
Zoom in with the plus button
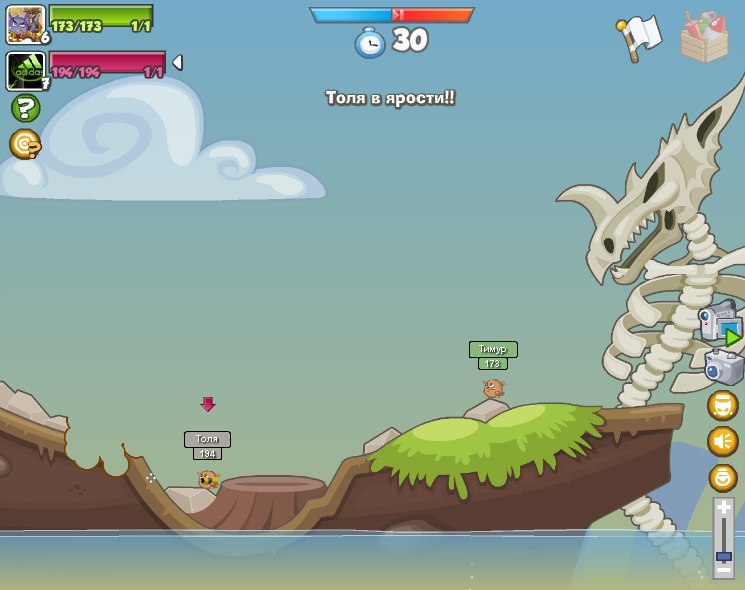point(723,508)
